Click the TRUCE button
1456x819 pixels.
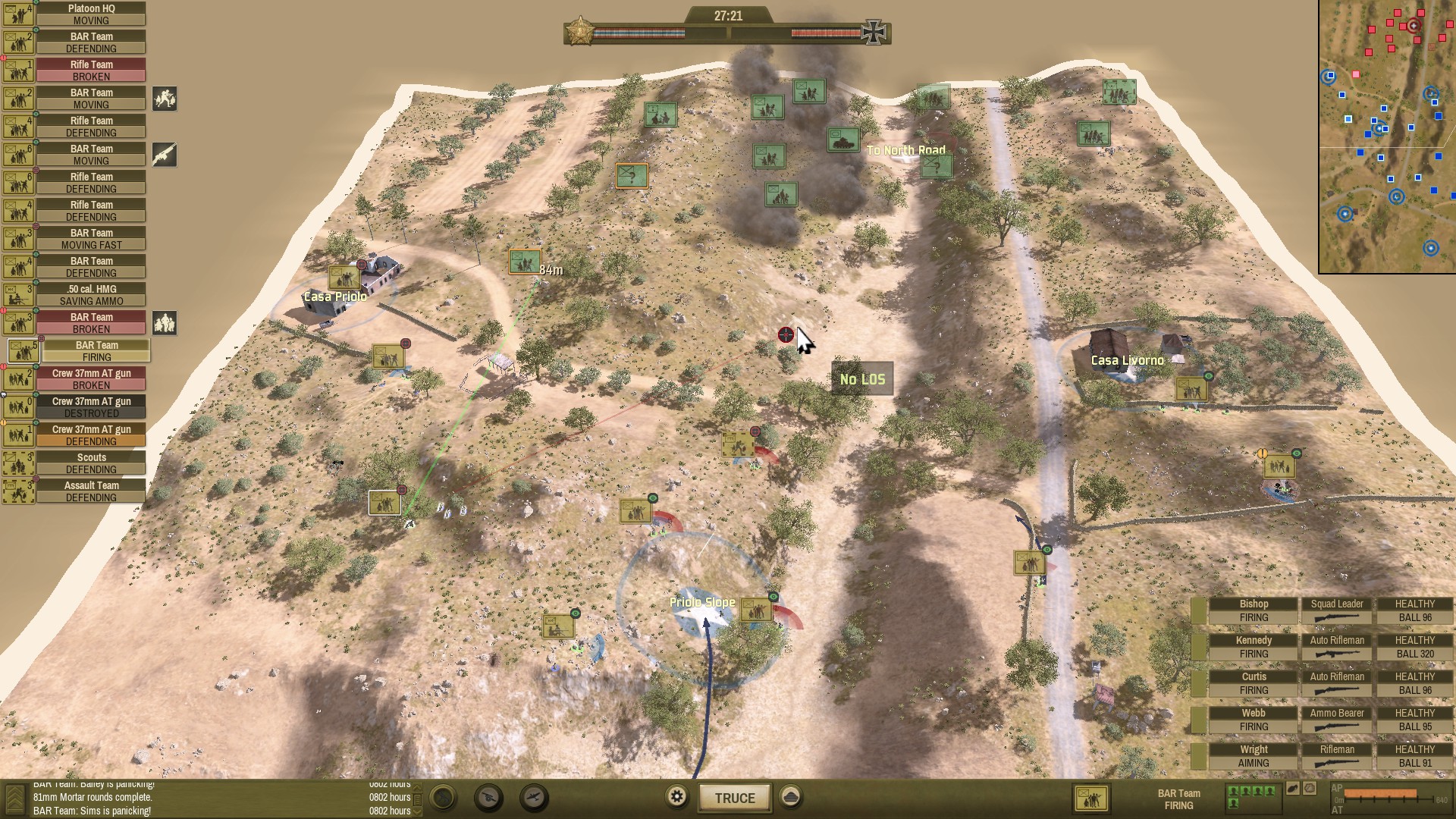pyautogui.click(x=734, y=798)
